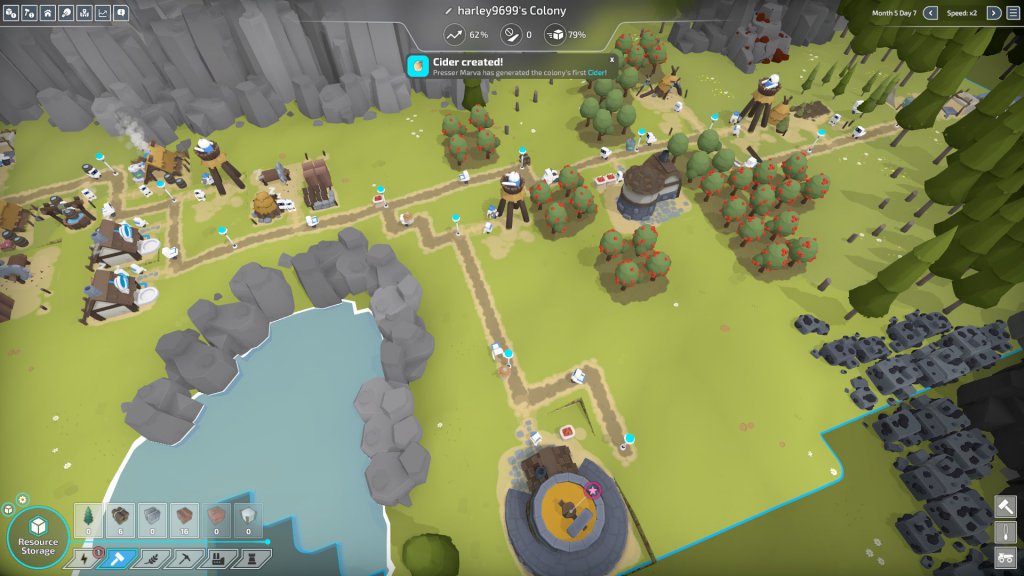Open the hamburger main menu
1024x576 pixels.
pyautogui.click(x=1011, y=13)
